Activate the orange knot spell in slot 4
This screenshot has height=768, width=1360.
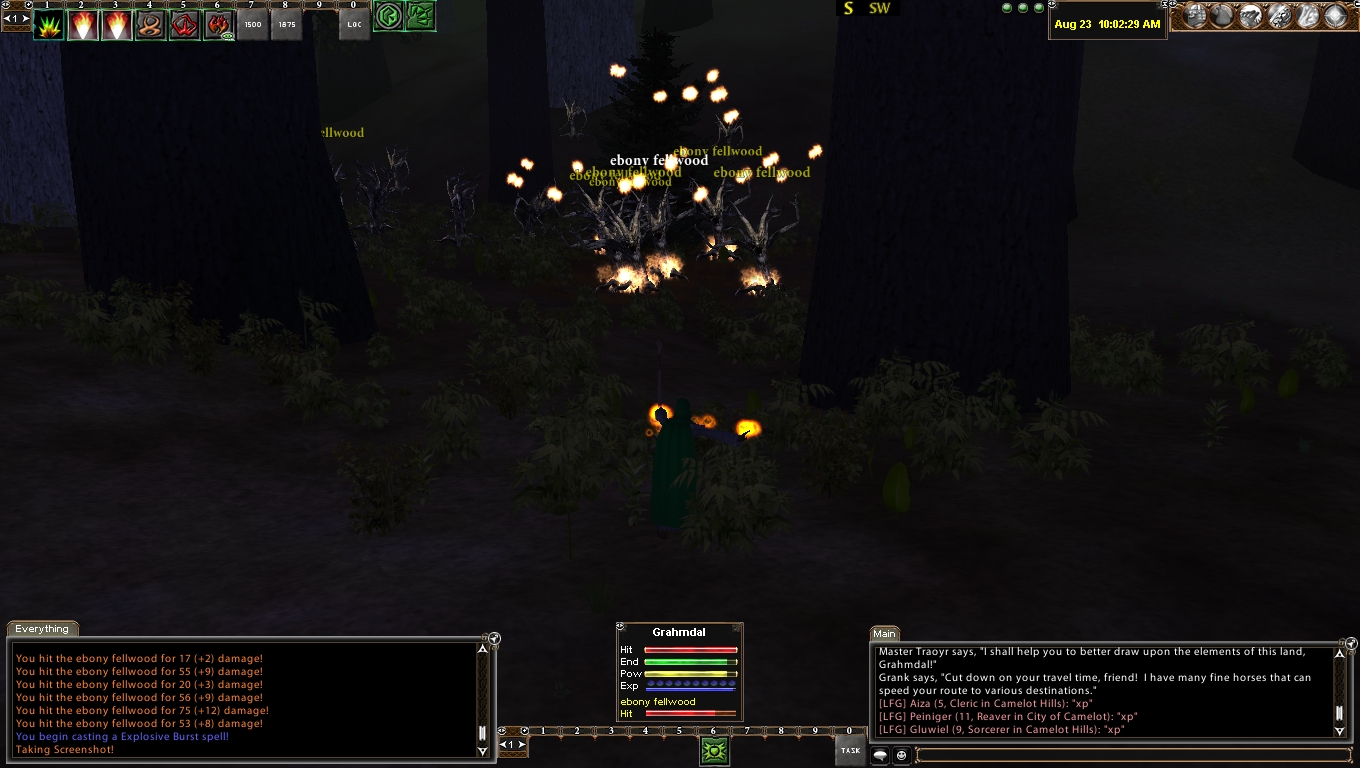click(x=151, y=25)
